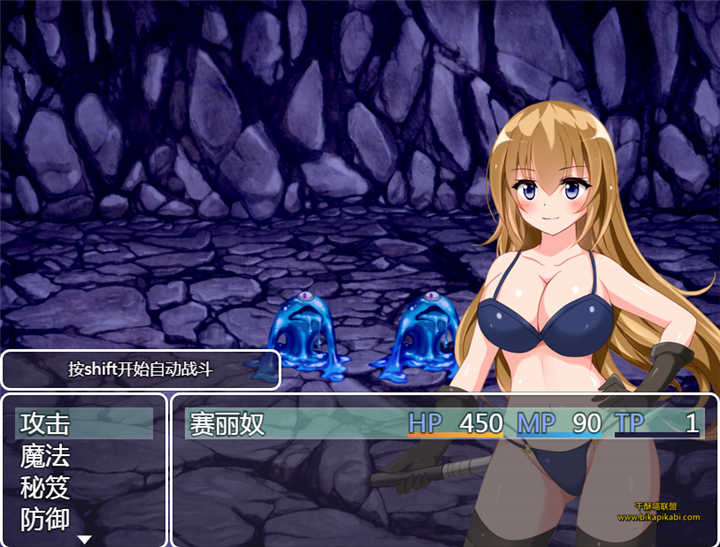Viewport: 720px width, 547px height.
Task: Select the 攻击 attack command
Action: coord(46,423)
